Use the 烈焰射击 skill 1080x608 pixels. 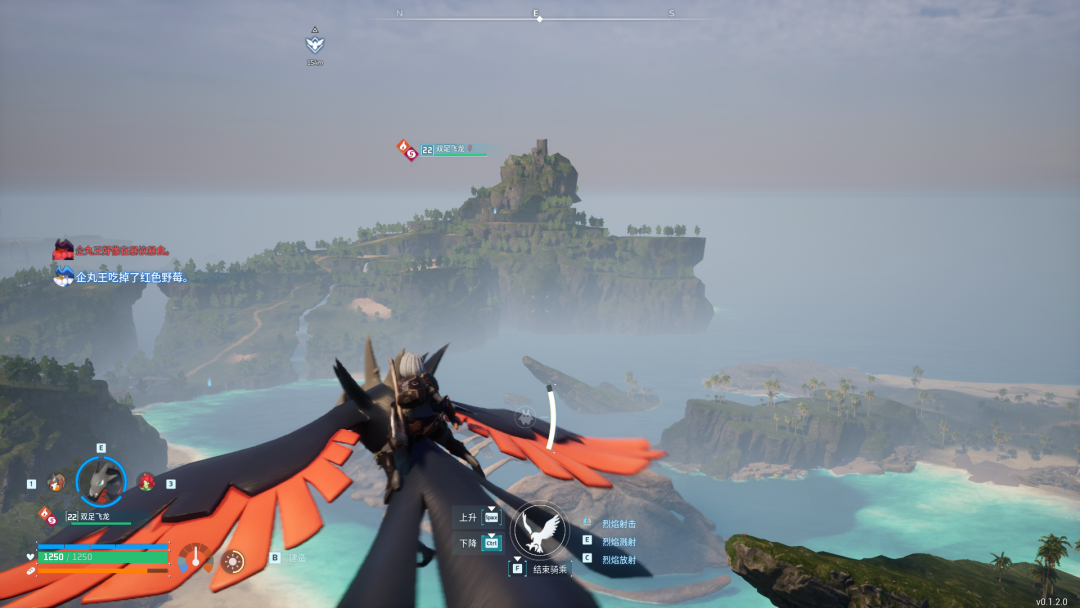618,524
